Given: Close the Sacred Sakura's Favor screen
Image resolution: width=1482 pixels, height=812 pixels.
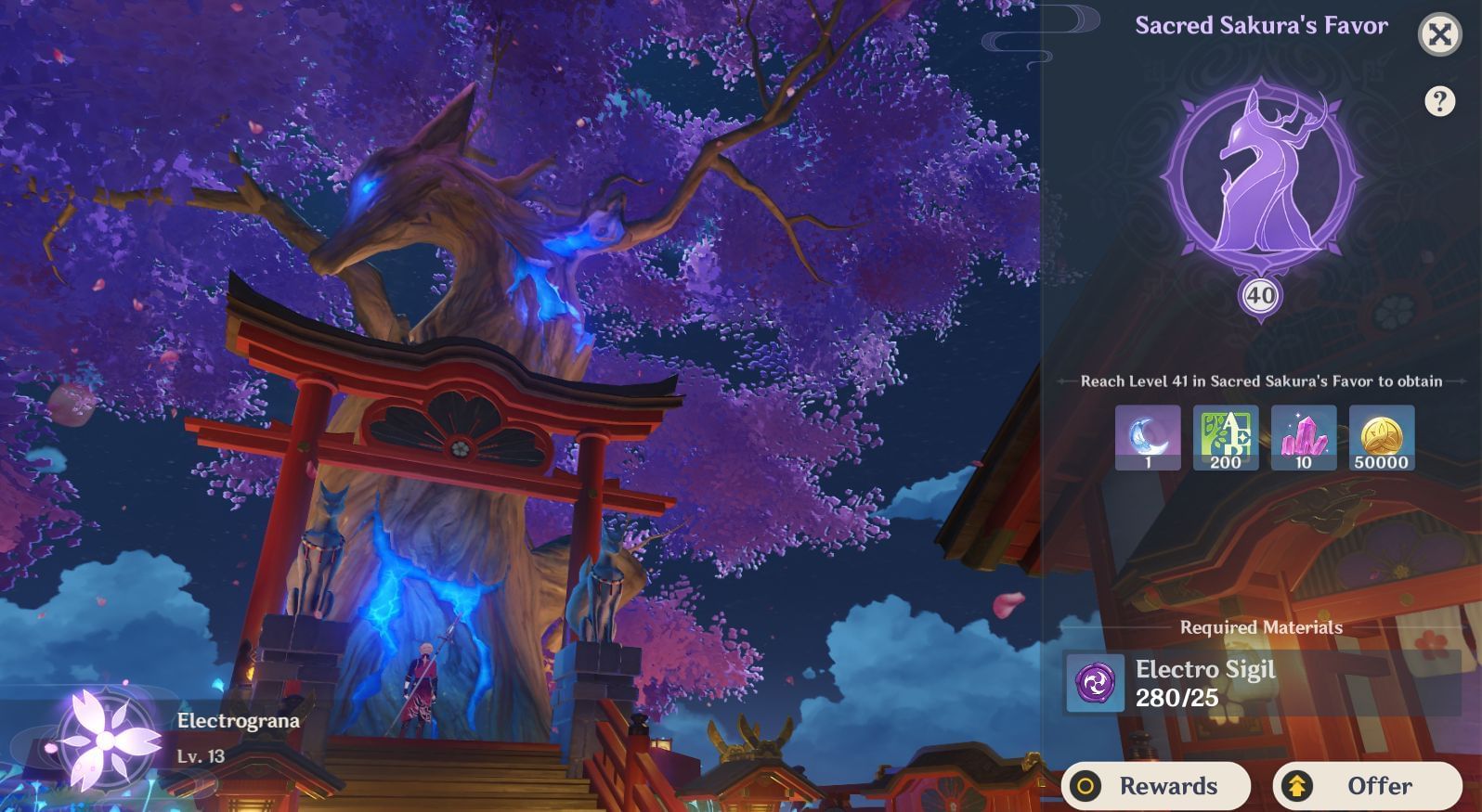Looking at the screenshot, I should point(1438,35).
